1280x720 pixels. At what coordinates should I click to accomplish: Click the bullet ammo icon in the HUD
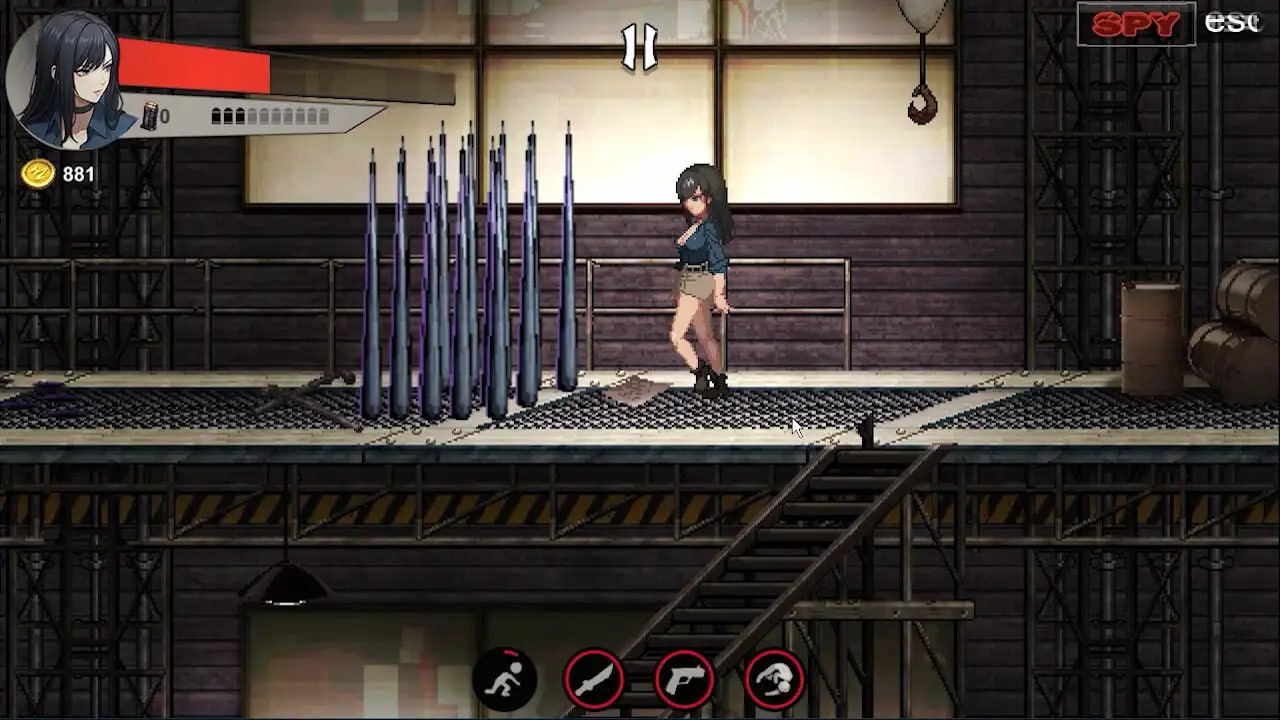(150, 113)
